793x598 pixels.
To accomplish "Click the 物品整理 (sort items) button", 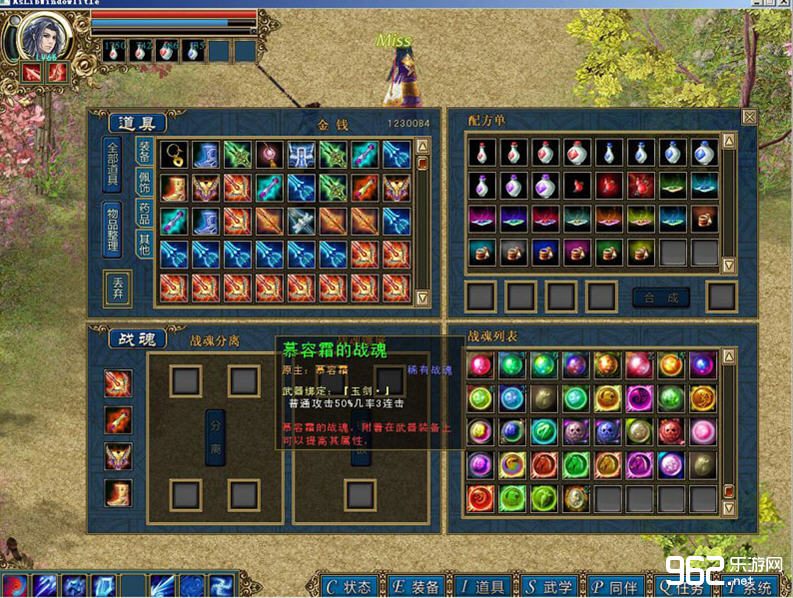I will [x=113, y=230].
